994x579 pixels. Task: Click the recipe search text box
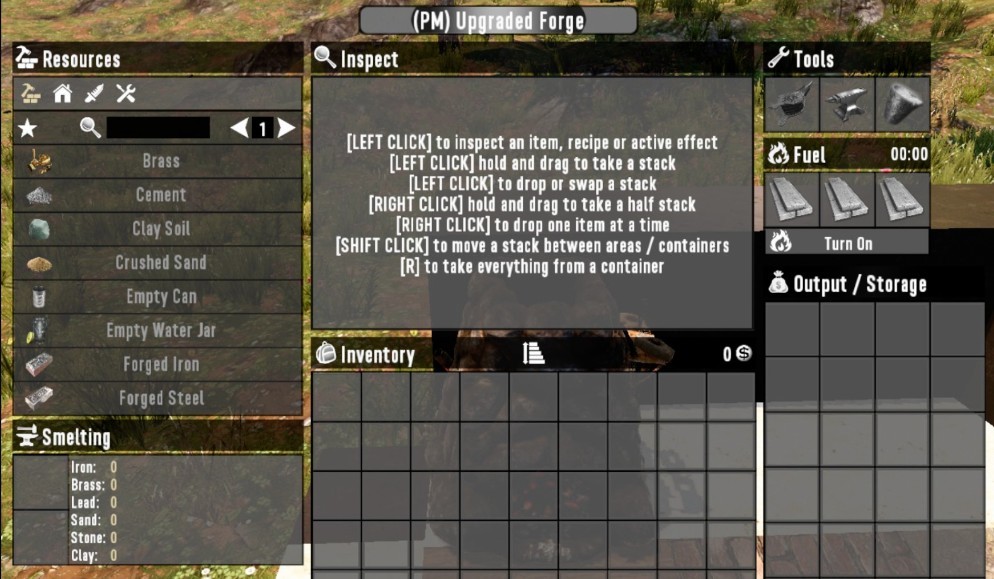tap(158, 128)
